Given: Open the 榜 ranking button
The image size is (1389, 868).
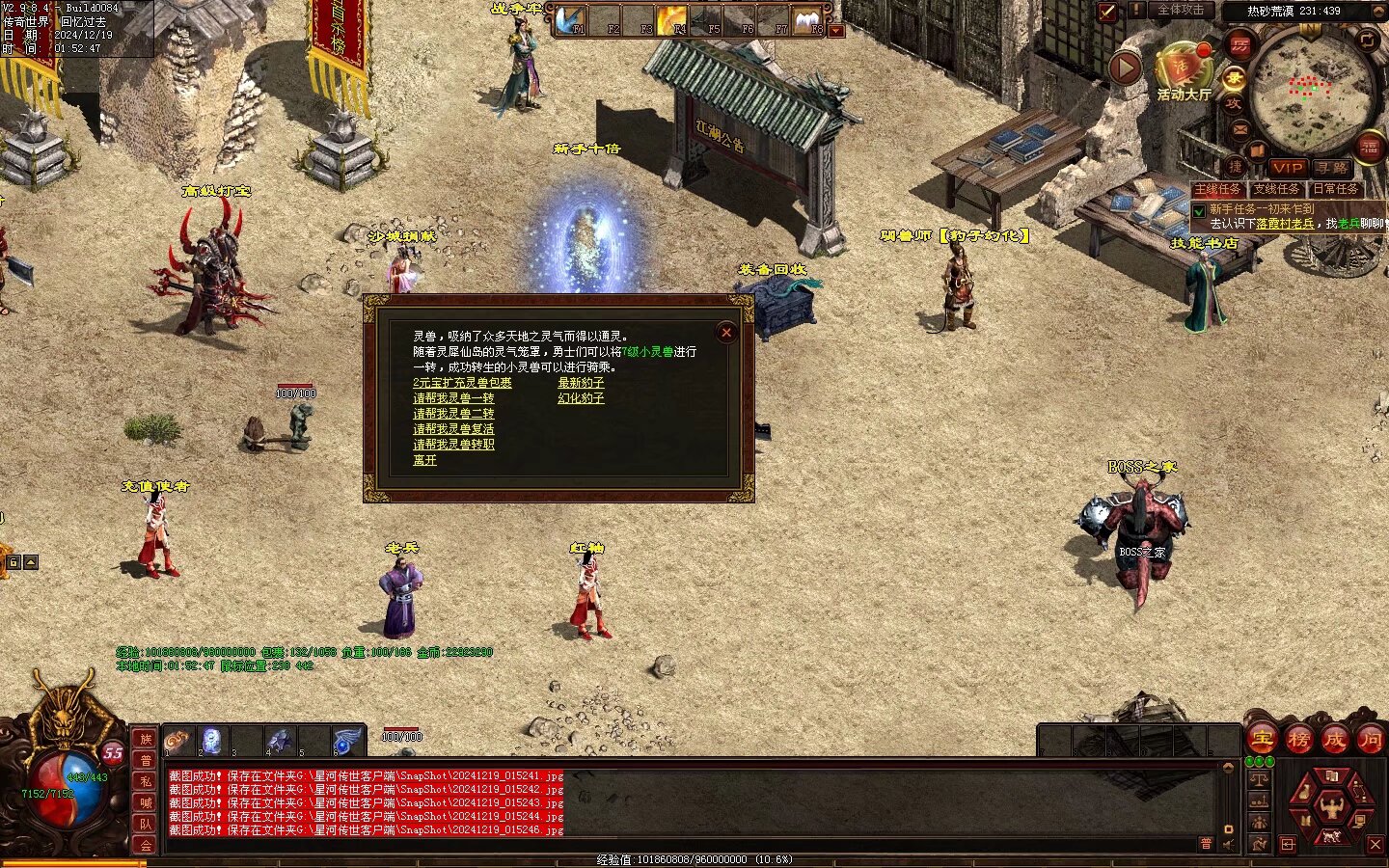Looking at the screenshot, I should [x=1298, y=740].
